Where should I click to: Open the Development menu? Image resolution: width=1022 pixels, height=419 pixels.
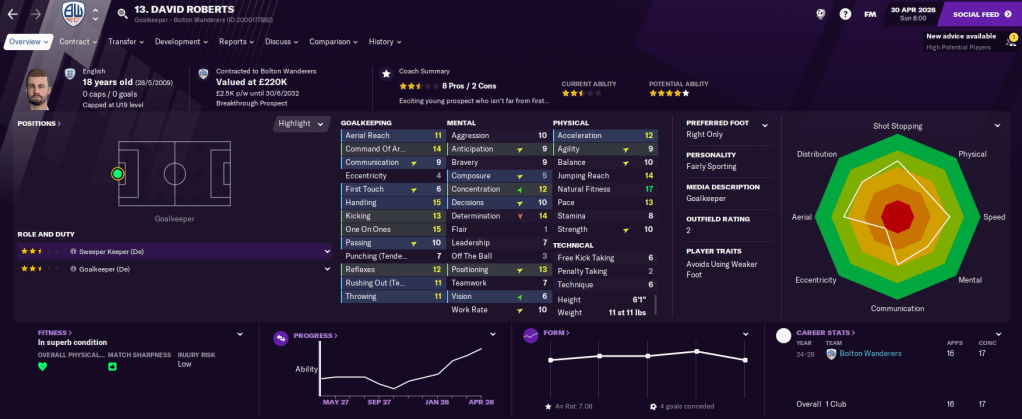click(x=181, y=42)
